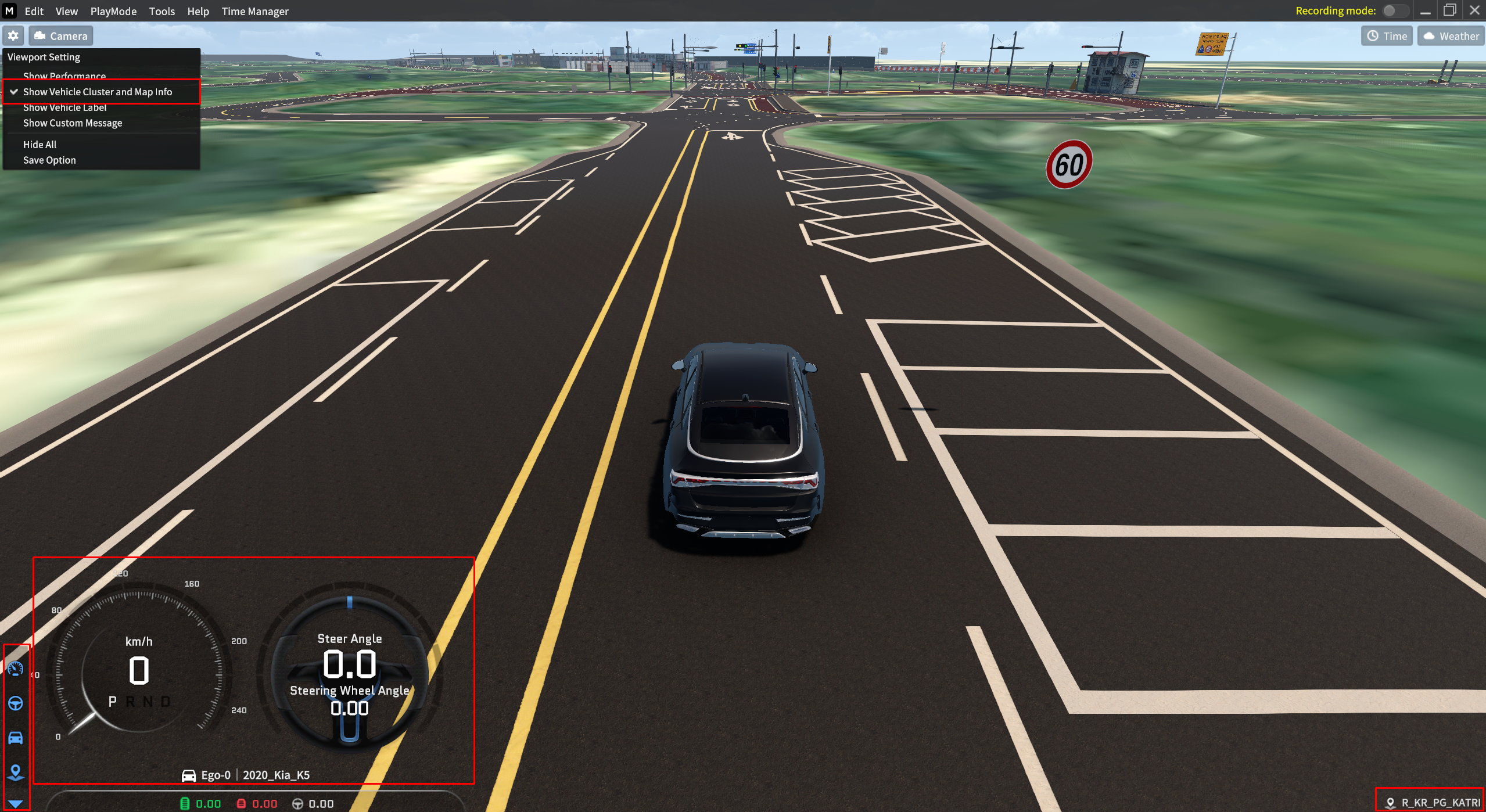Open the Edit menu
Viewport: 1486px width, 812px height.
(x=34, y=11)
